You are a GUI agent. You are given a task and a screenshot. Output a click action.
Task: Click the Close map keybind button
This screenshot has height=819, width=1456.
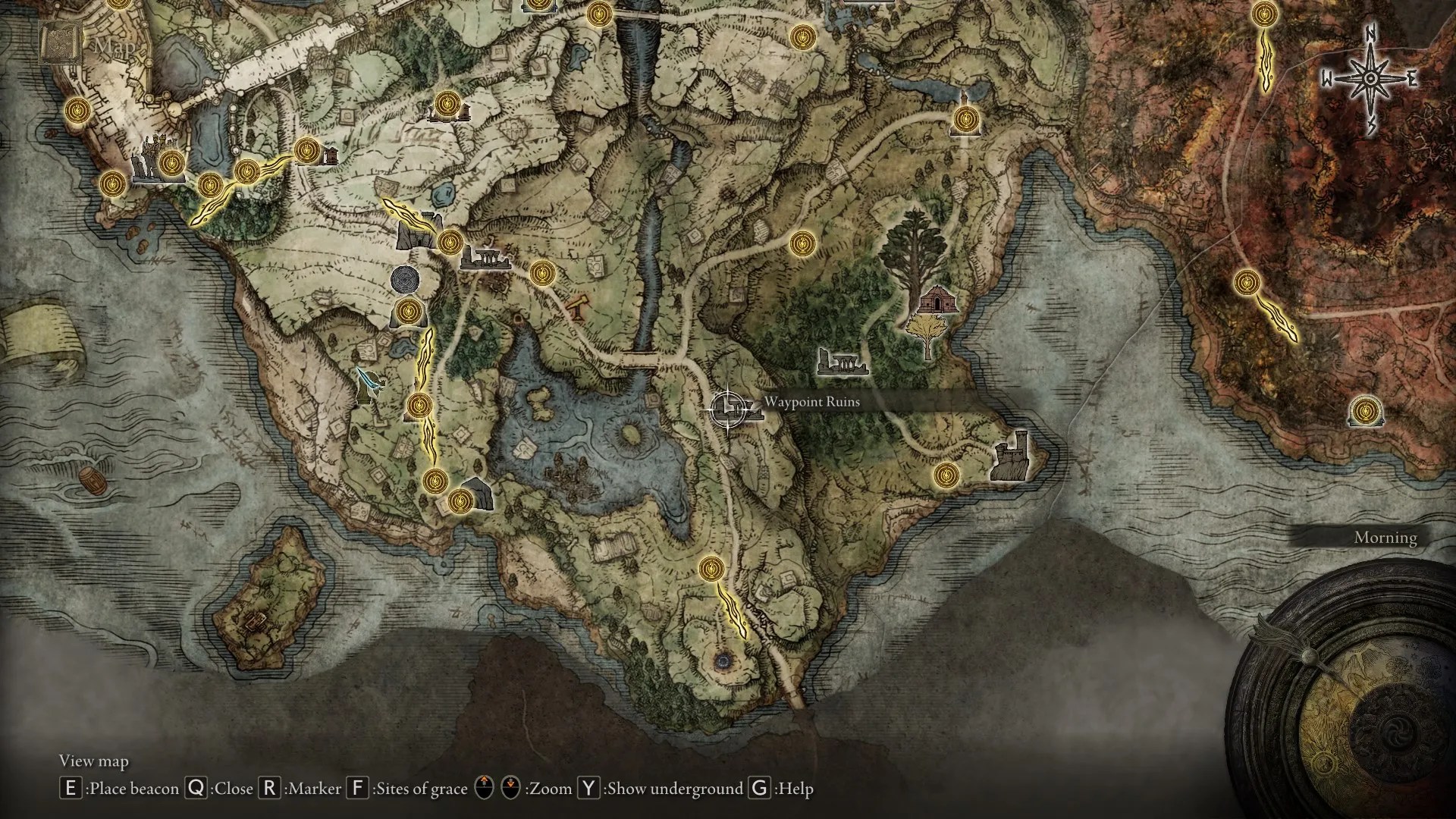(199, 789)
